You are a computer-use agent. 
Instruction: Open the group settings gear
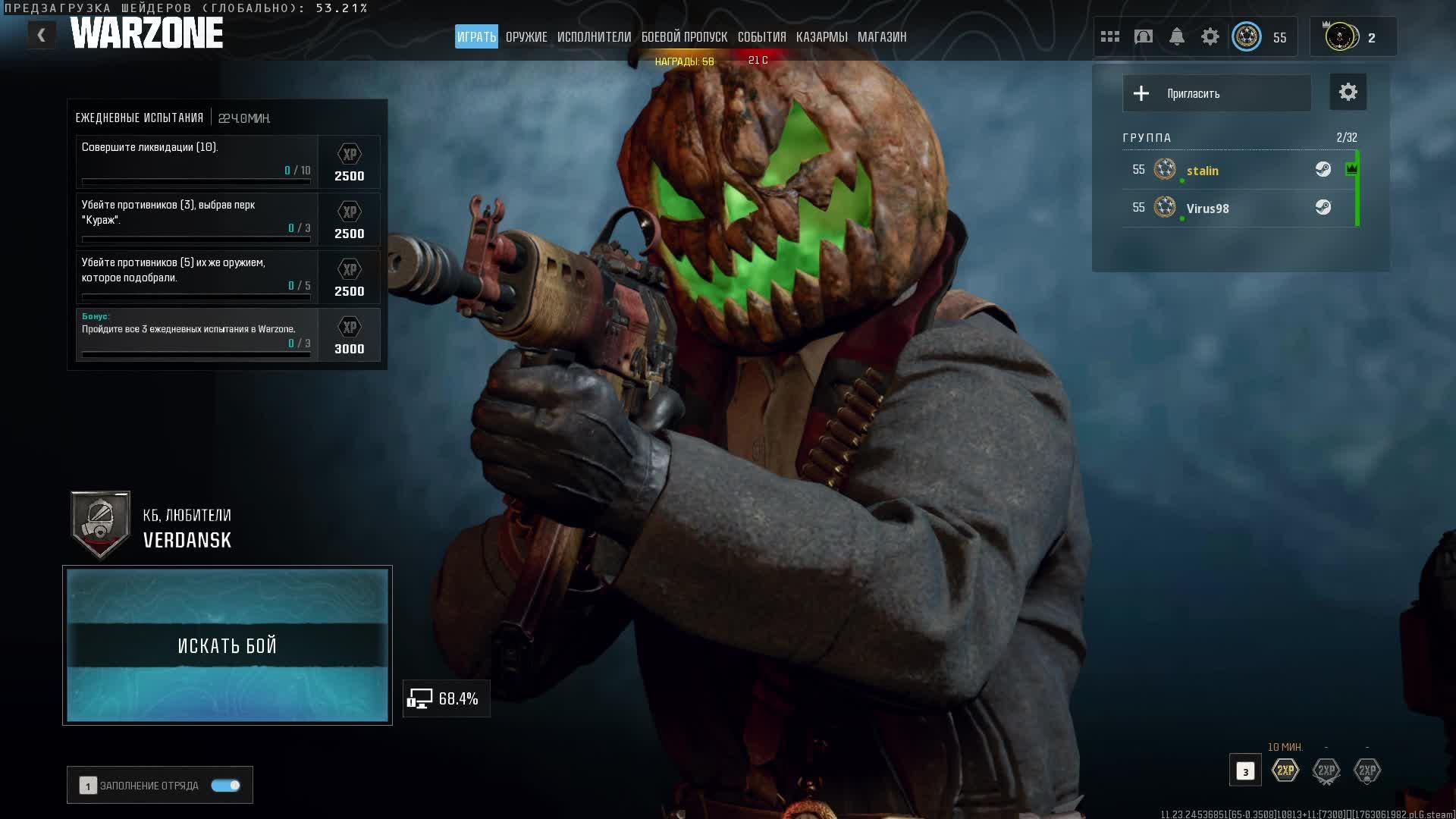[x=1348, y=93]
